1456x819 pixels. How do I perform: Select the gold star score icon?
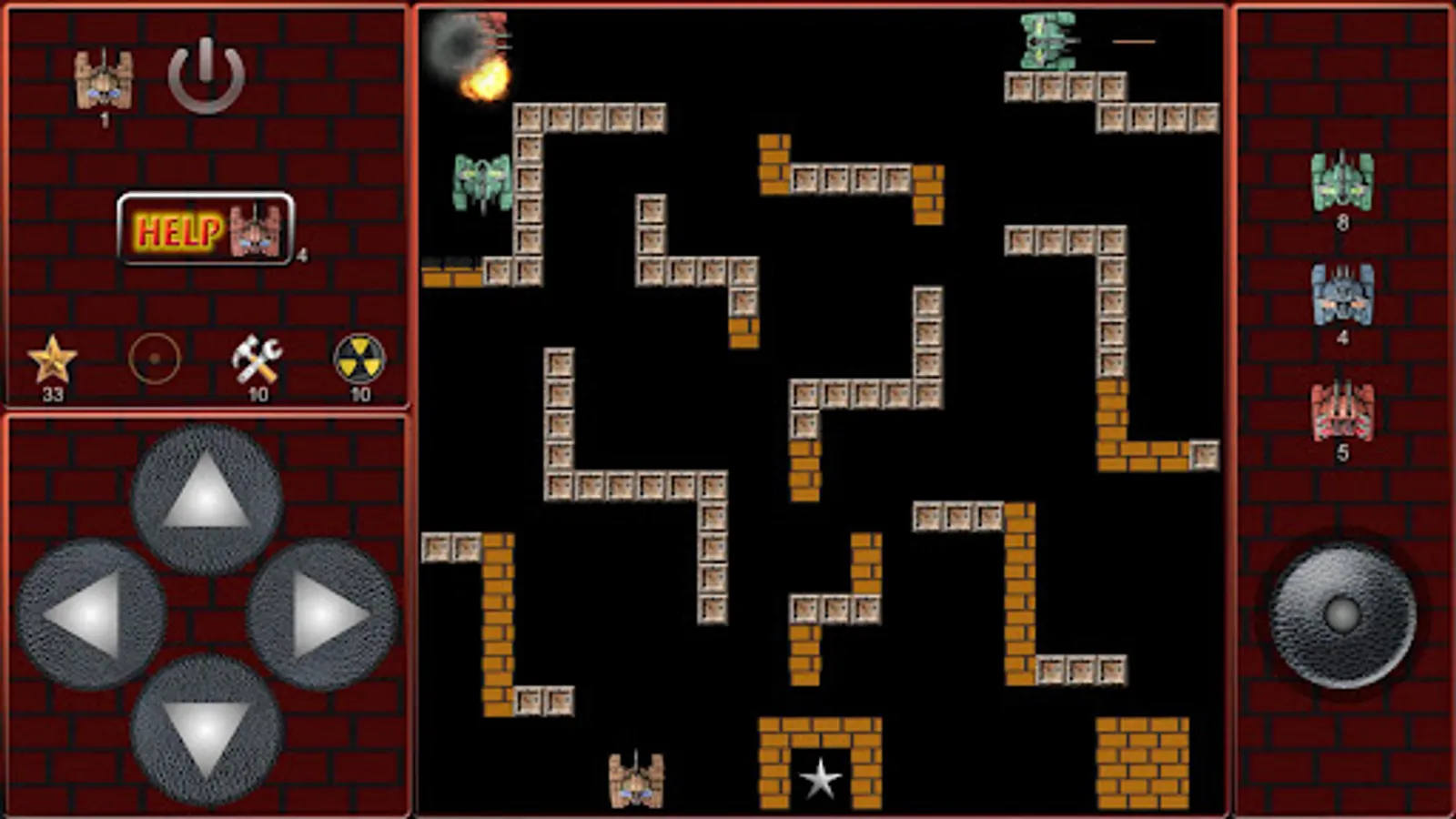click(x=52, y=359)
